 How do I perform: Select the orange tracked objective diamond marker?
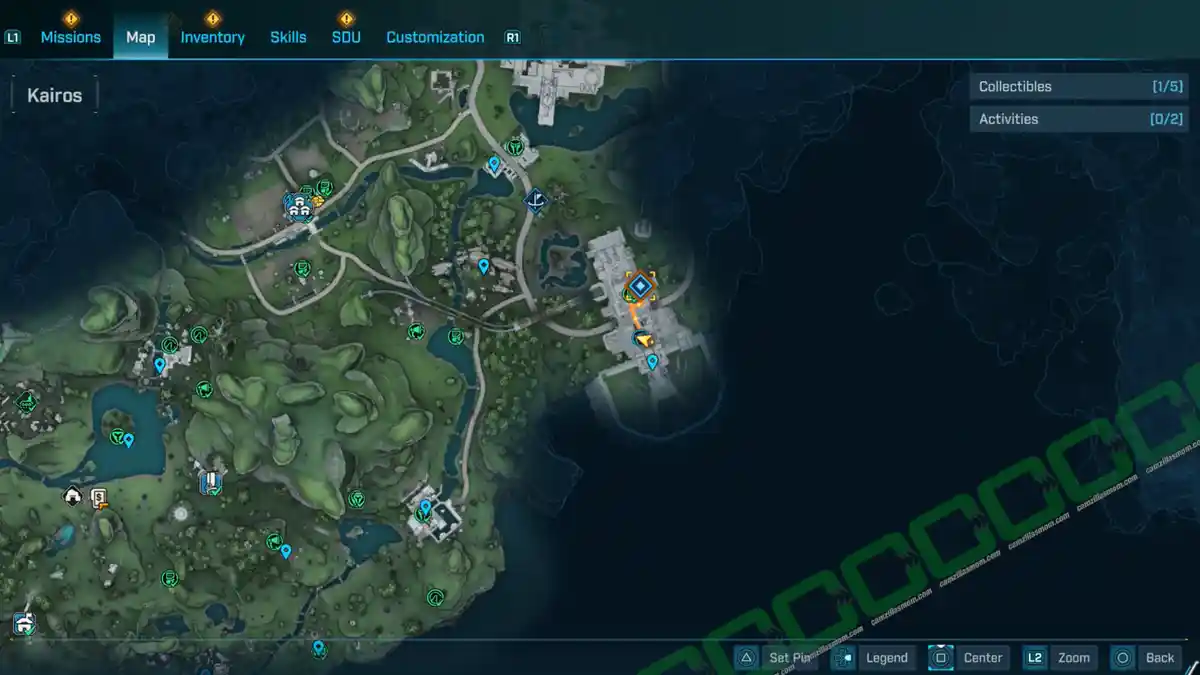coord(640,288)
